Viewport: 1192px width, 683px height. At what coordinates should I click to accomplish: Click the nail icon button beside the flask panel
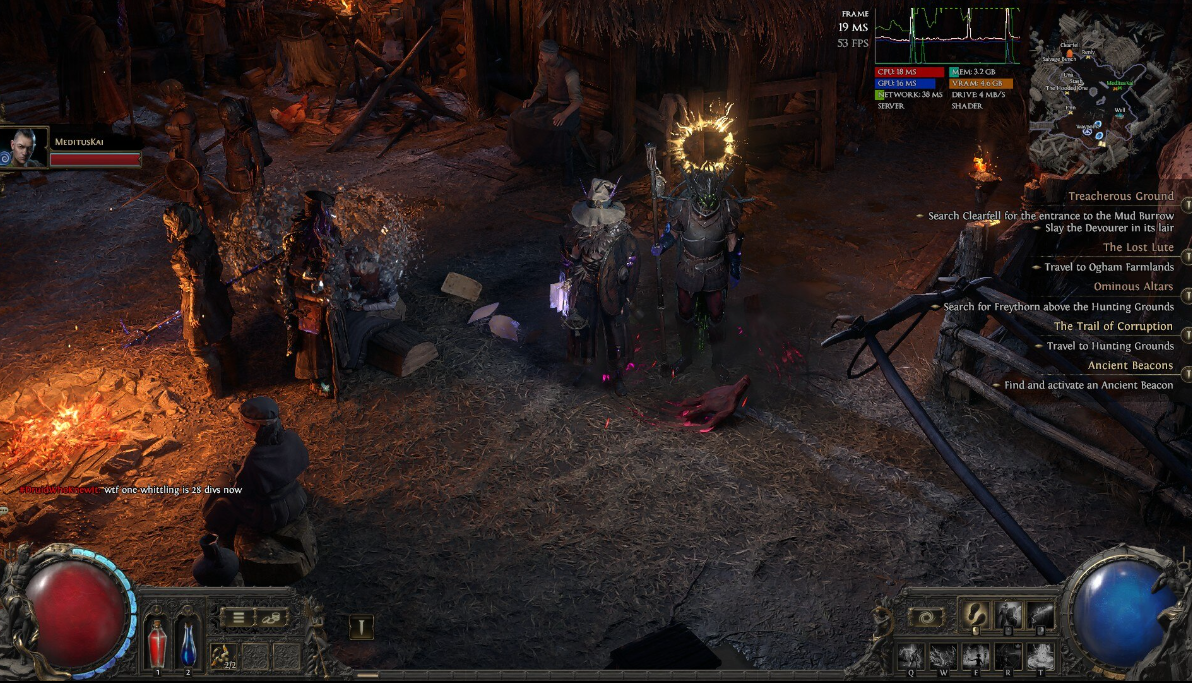click(x=361, y=627)
